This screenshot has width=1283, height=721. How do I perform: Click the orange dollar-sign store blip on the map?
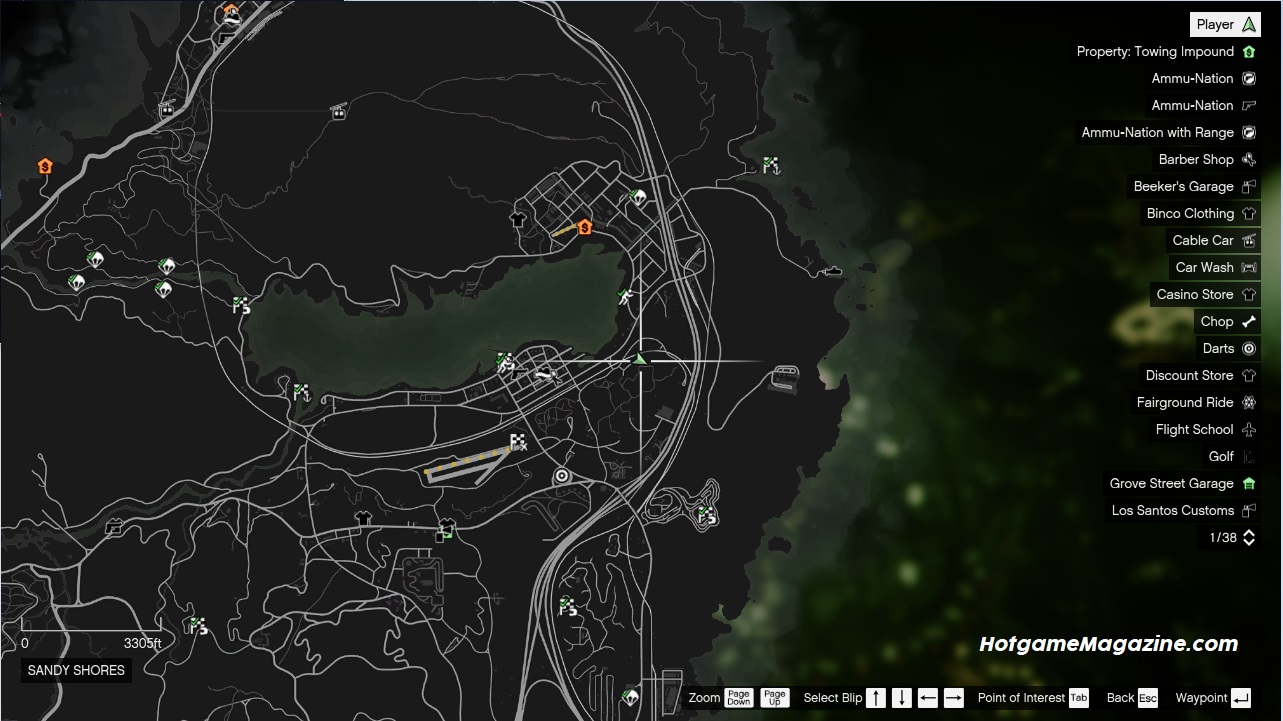coord(584,226)
